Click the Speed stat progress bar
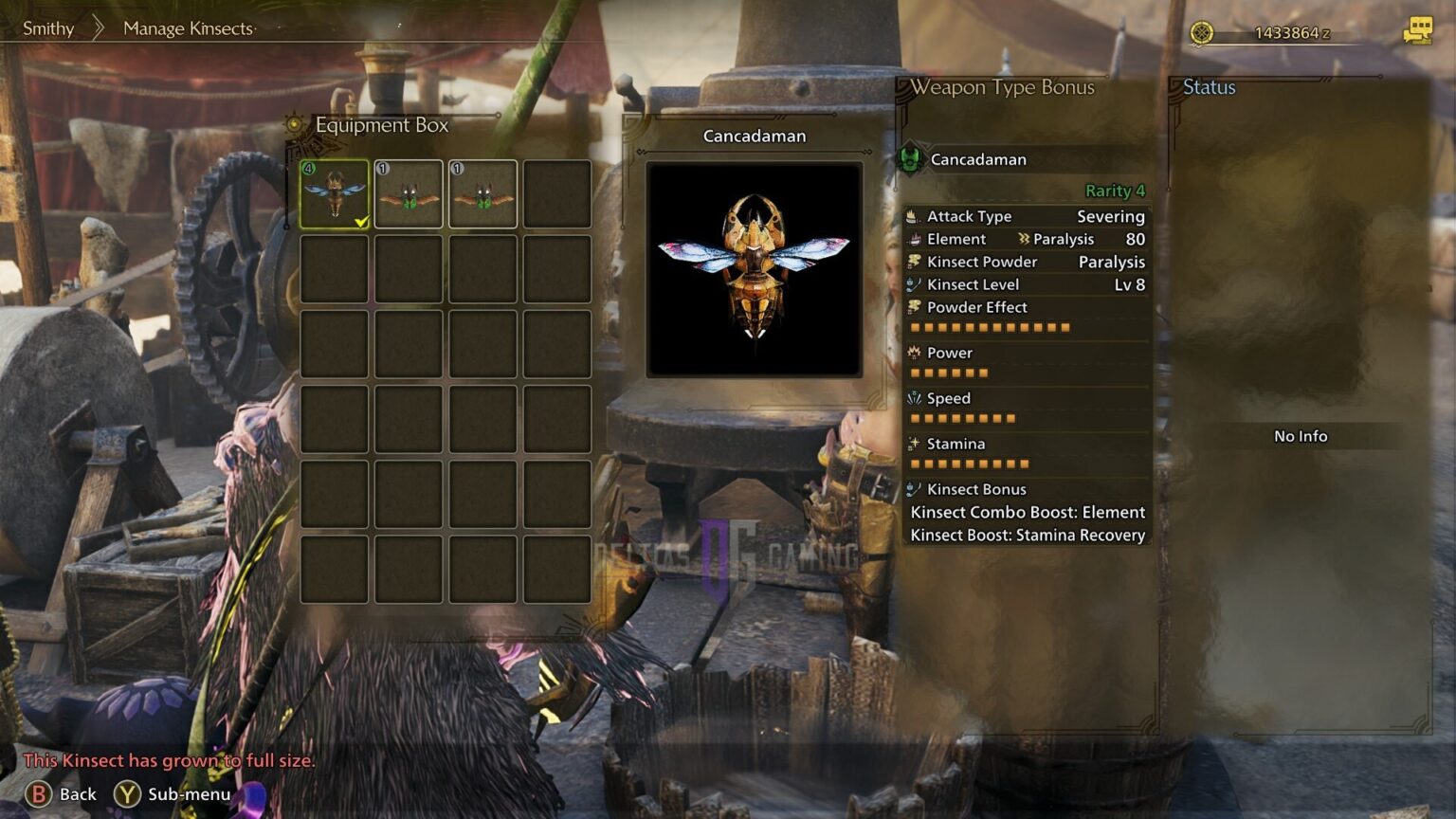Viewport: 1456px width, 819px height. pos(963,418)
